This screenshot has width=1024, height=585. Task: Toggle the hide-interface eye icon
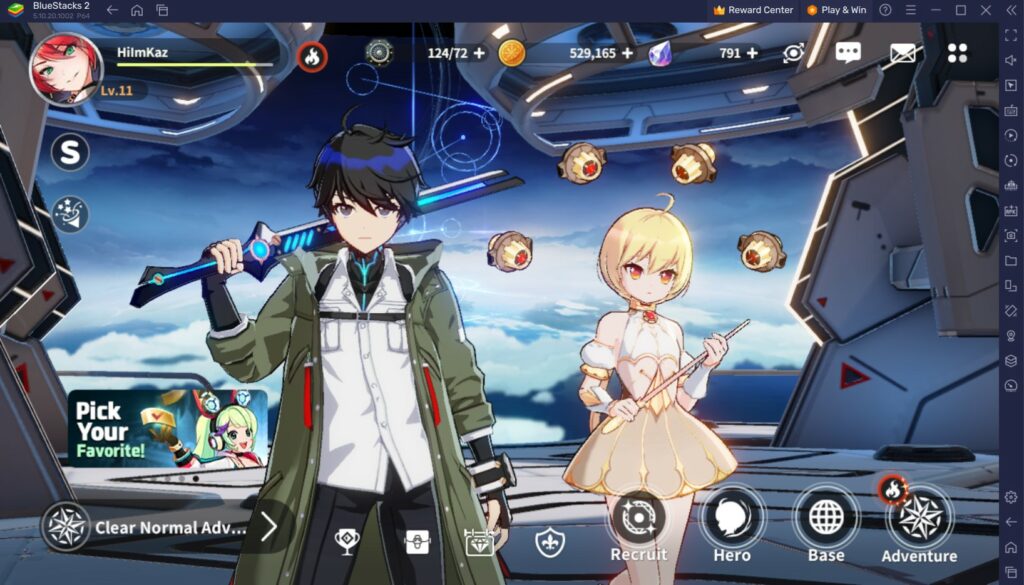pyautogui.click(x=794, y=53)
